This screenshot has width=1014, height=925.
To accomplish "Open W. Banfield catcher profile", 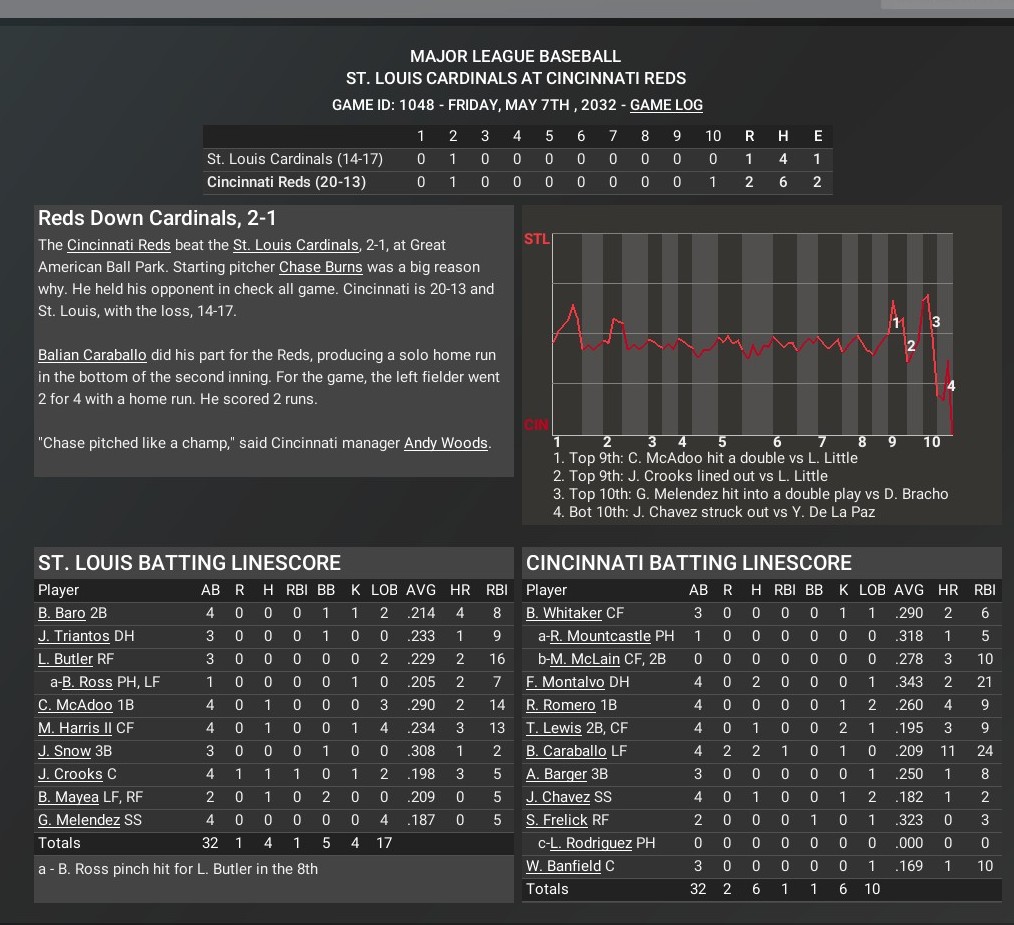I will point(565,866).
